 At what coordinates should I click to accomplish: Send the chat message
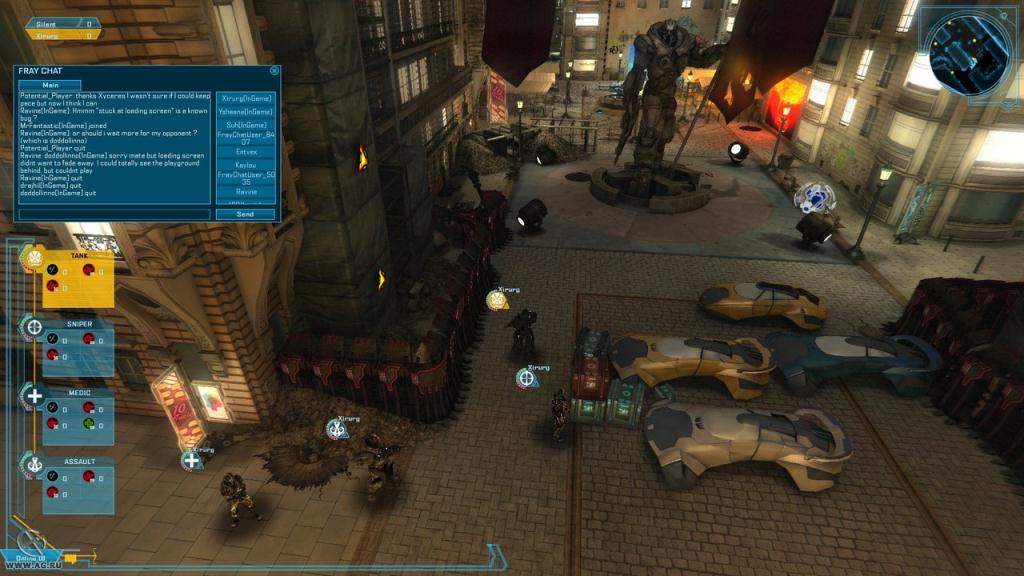tap(245, 214)
